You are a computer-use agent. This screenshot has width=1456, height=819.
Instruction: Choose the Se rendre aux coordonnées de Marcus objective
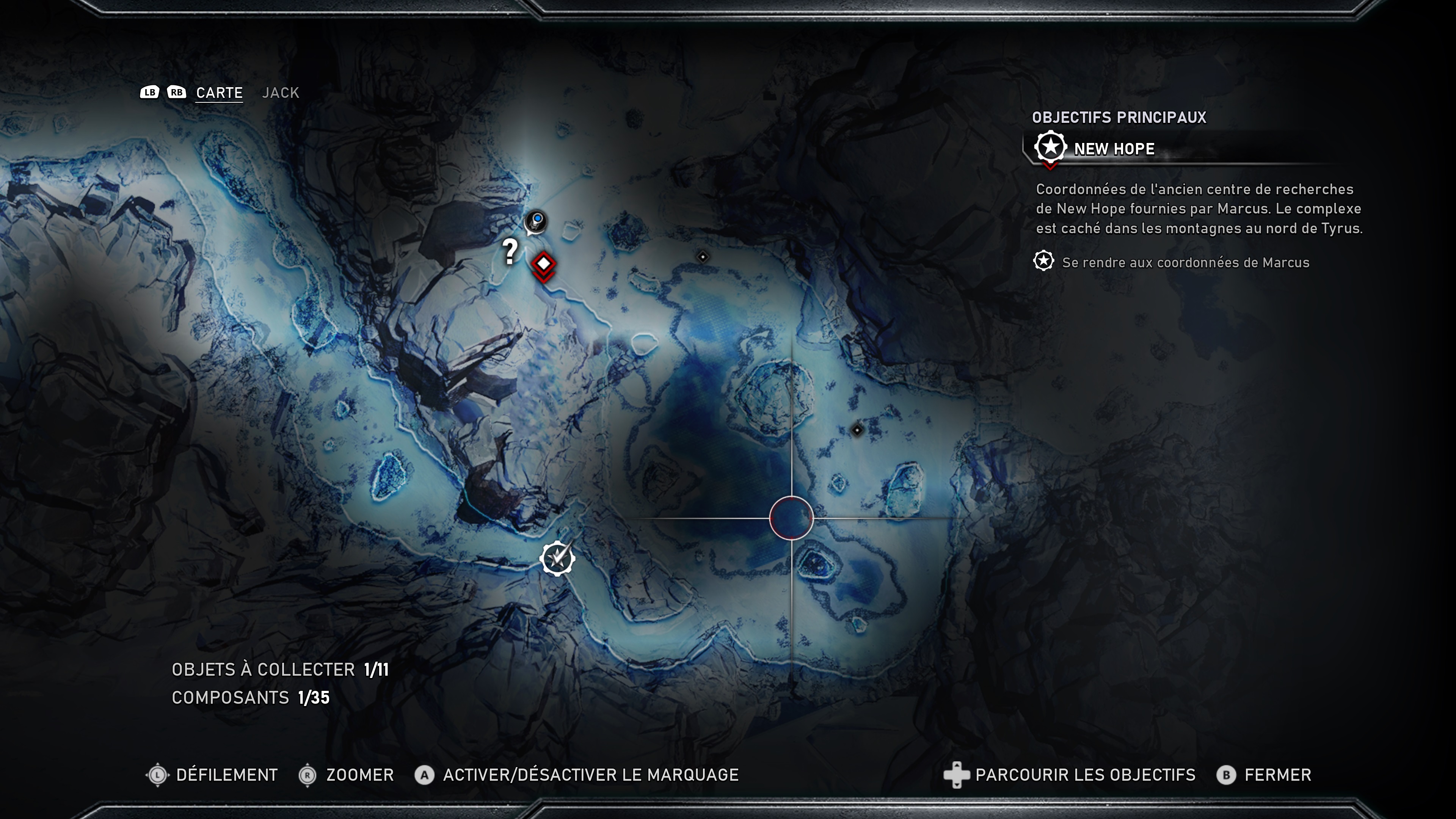(x=1185, y=262)
